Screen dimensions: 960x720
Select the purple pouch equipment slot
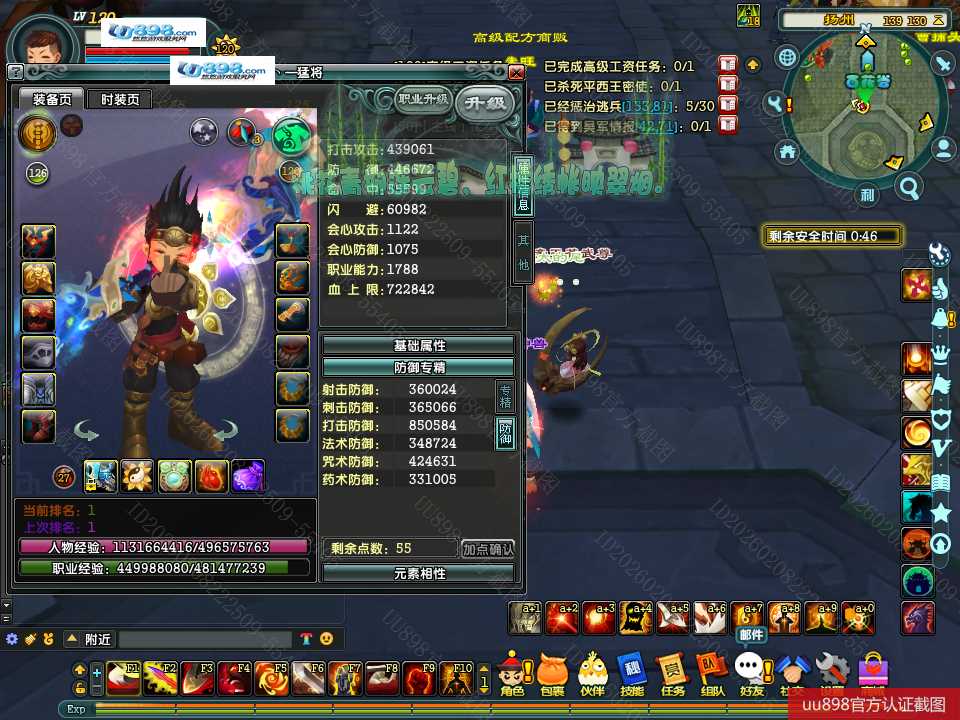[247, 476]
